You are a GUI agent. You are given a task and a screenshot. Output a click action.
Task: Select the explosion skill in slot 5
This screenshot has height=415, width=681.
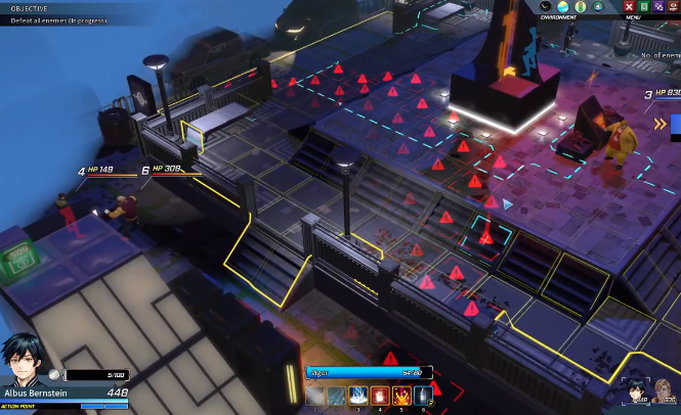402,396
